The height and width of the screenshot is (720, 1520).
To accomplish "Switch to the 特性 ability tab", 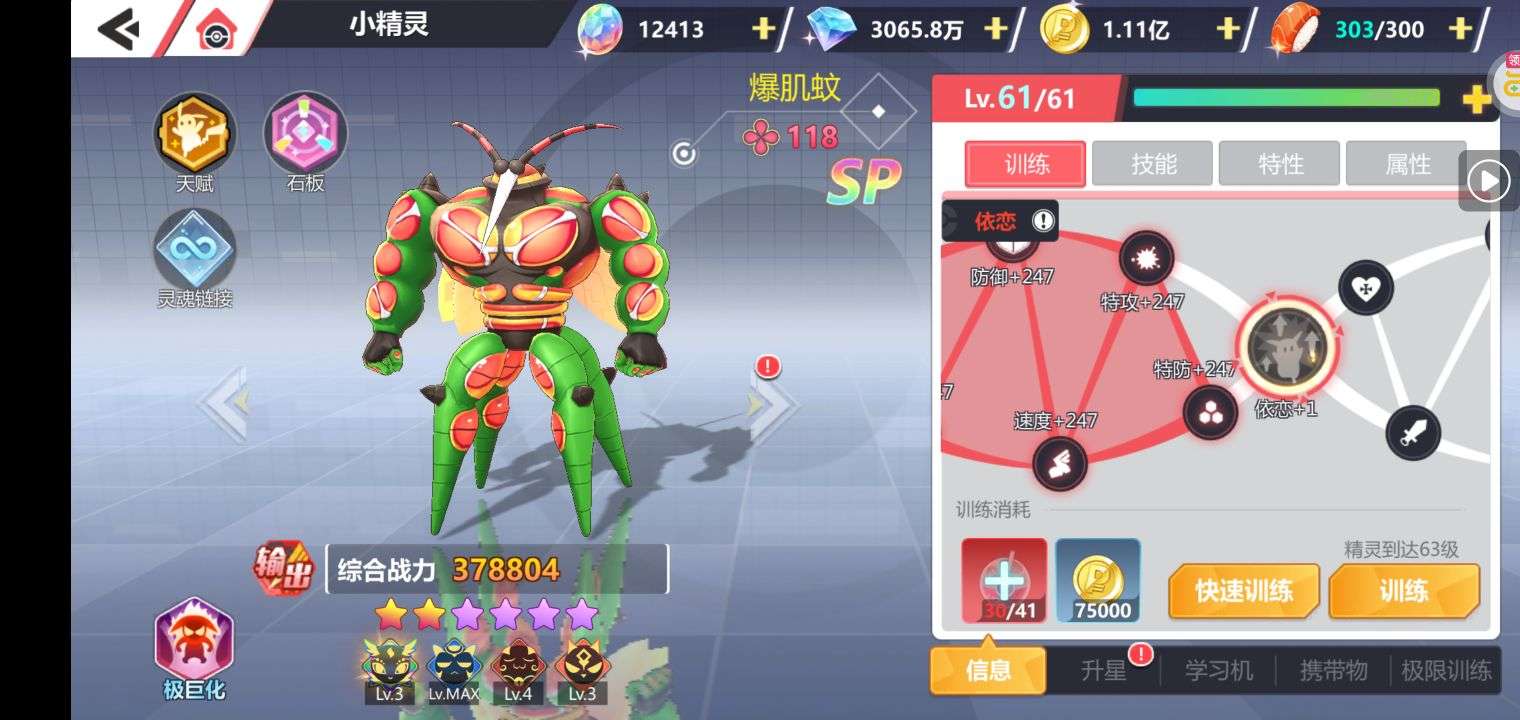I will point(1280,164).
